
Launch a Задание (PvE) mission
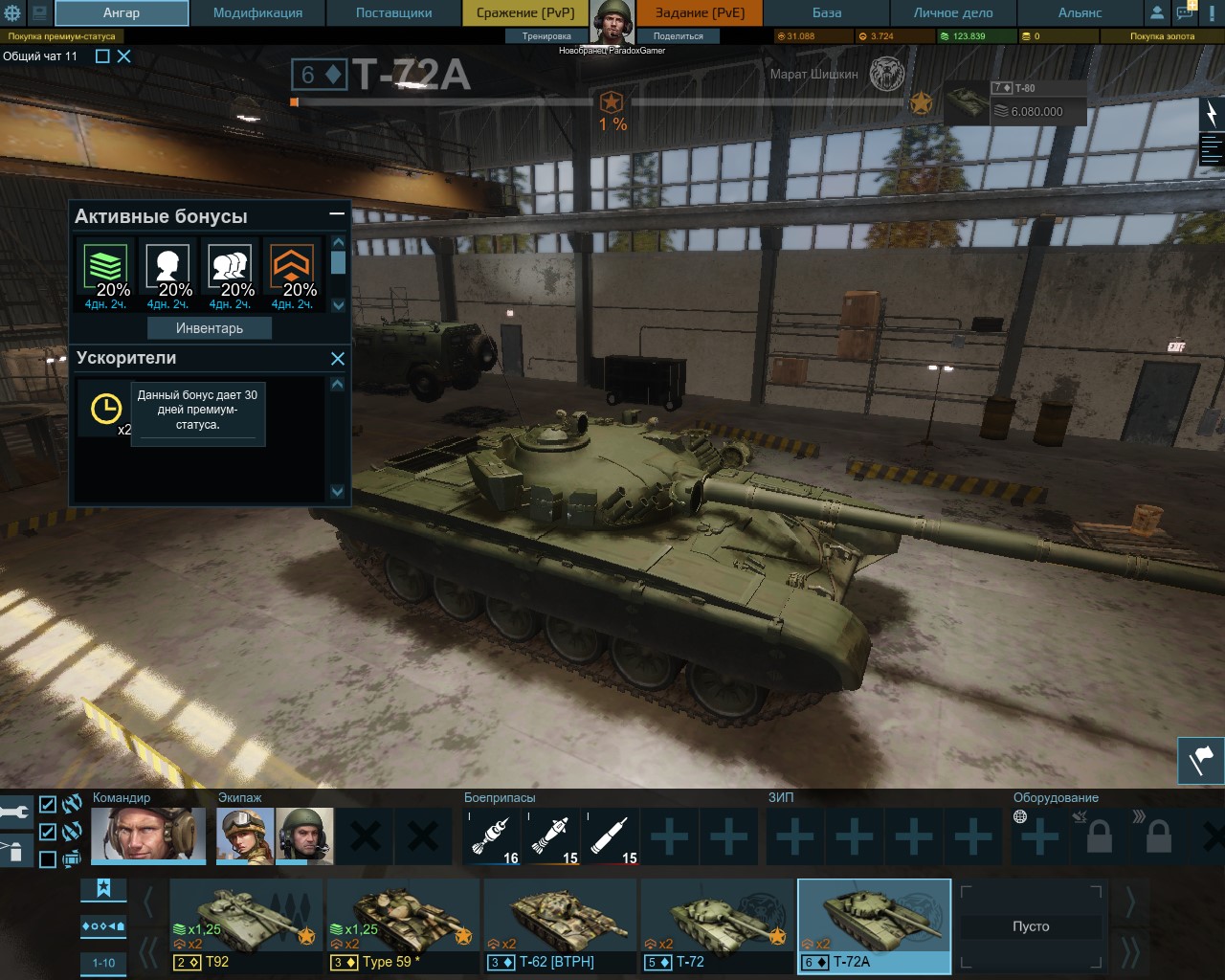pos(700,13)
